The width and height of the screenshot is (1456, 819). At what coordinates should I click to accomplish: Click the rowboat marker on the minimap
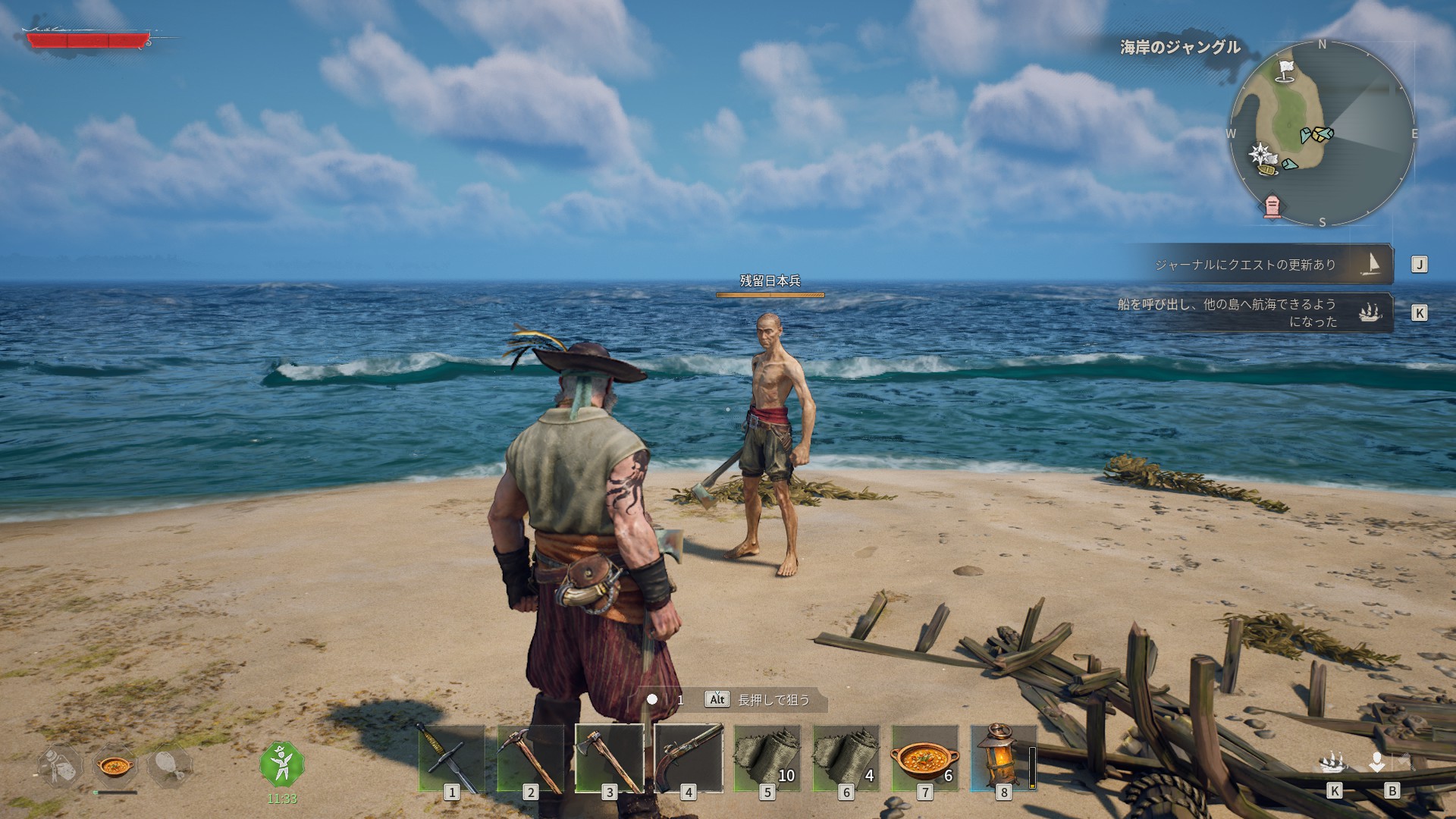pyautogui.click(x=1266, y=170)
